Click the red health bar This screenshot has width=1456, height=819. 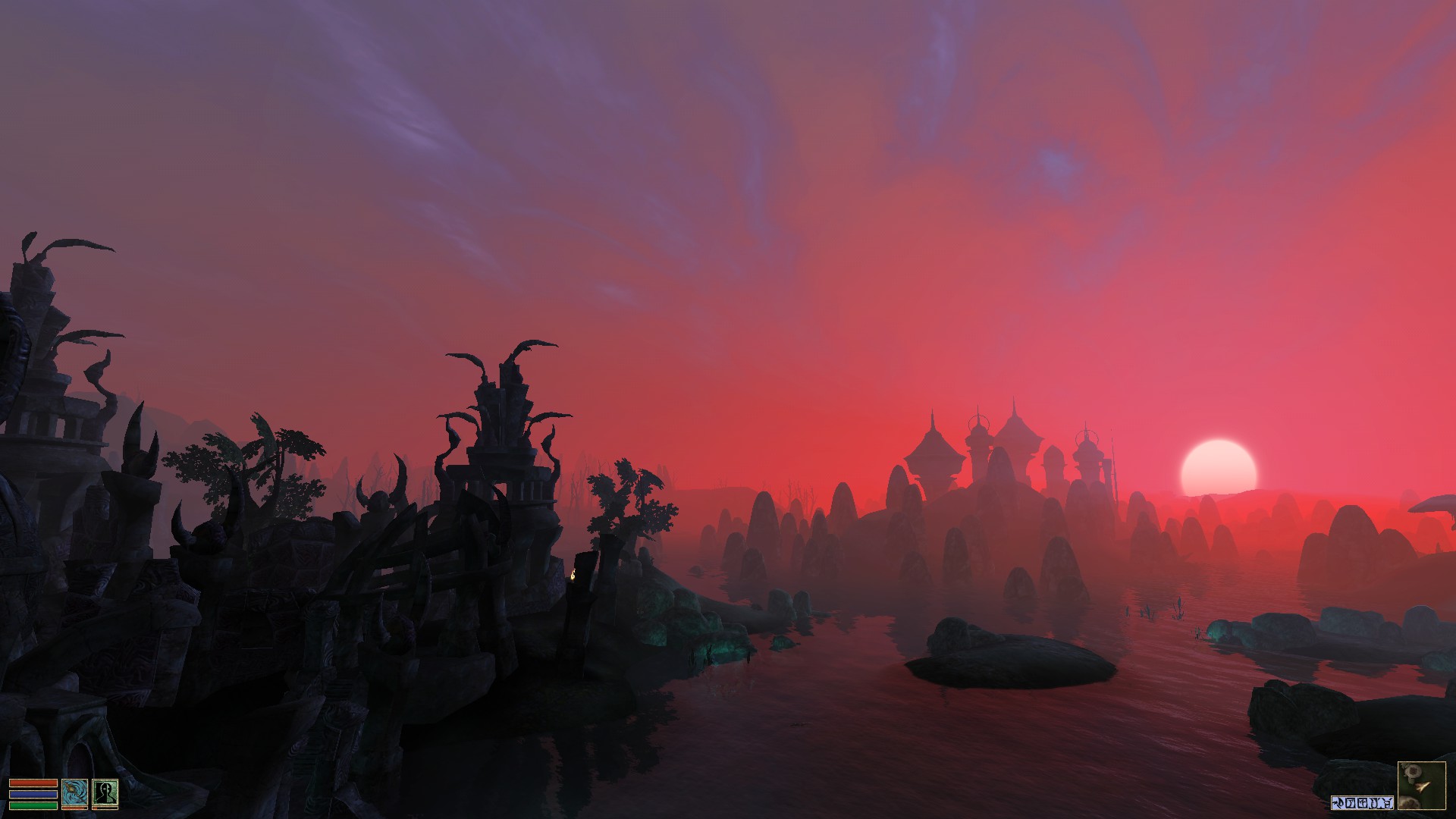(33, 783)
